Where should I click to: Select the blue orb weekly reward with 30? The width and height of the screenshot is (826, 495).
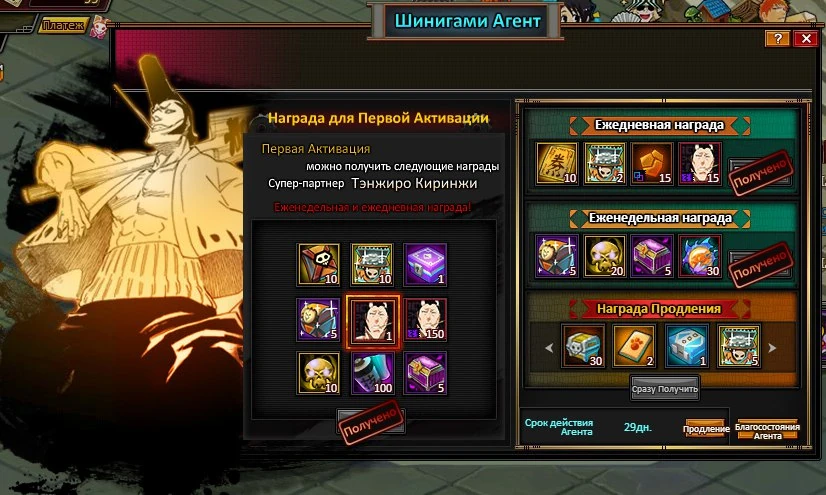[x=698, y=254]
